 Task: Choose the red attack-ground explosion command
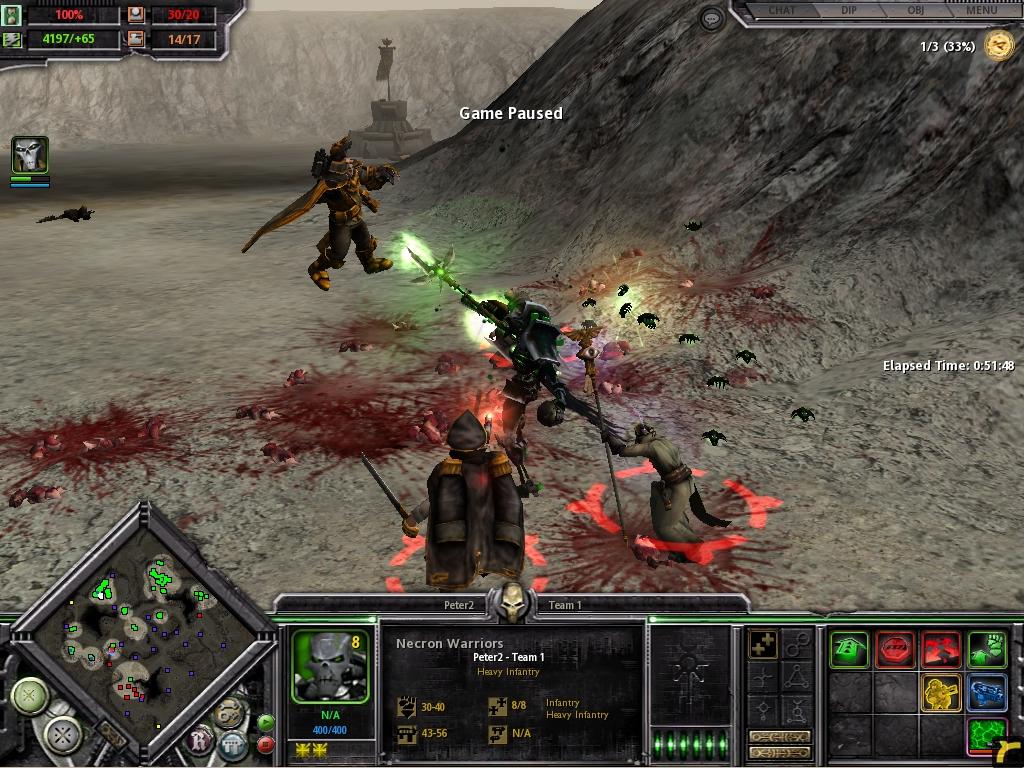tap(940, 650)
